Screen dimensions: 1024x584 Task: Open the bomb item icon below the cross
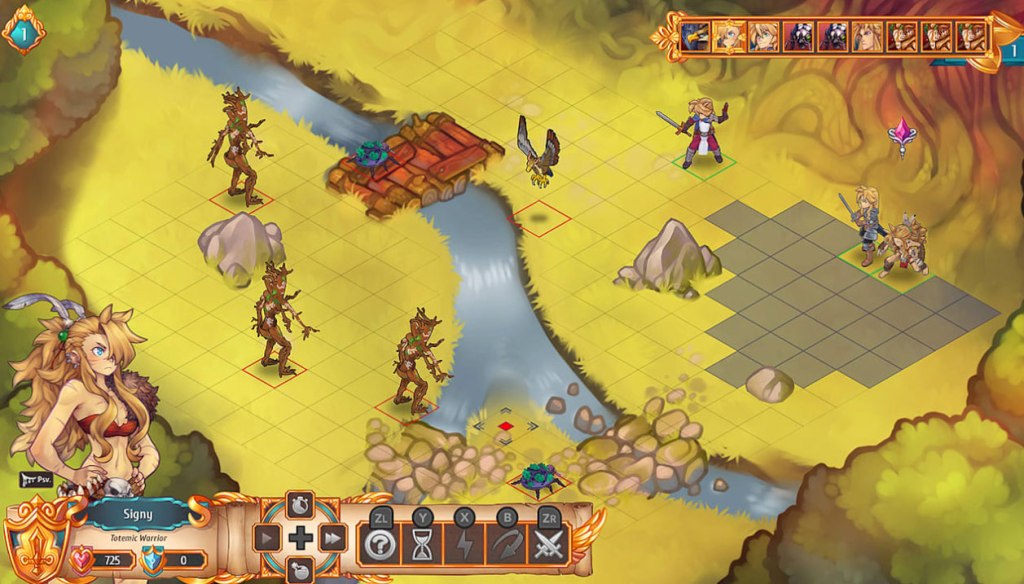[300, 570]
